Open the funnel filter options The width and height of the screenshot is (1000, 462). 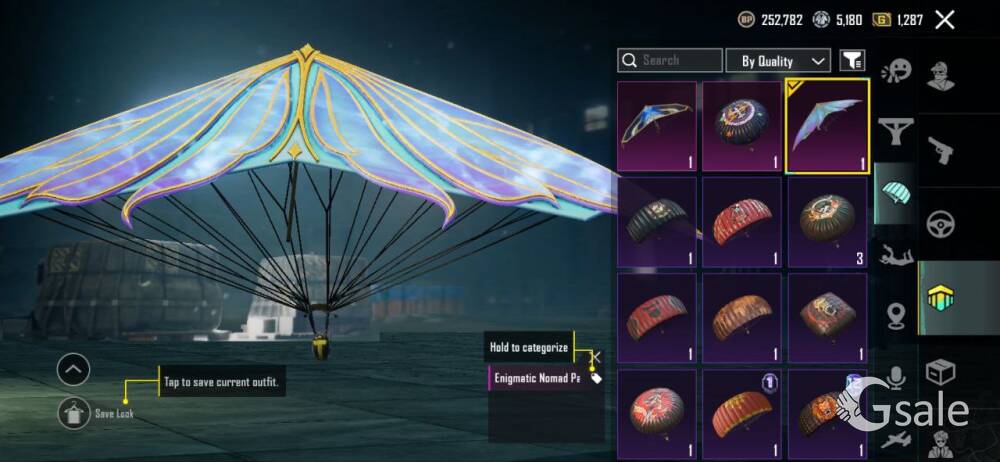[x=852, y=61]
